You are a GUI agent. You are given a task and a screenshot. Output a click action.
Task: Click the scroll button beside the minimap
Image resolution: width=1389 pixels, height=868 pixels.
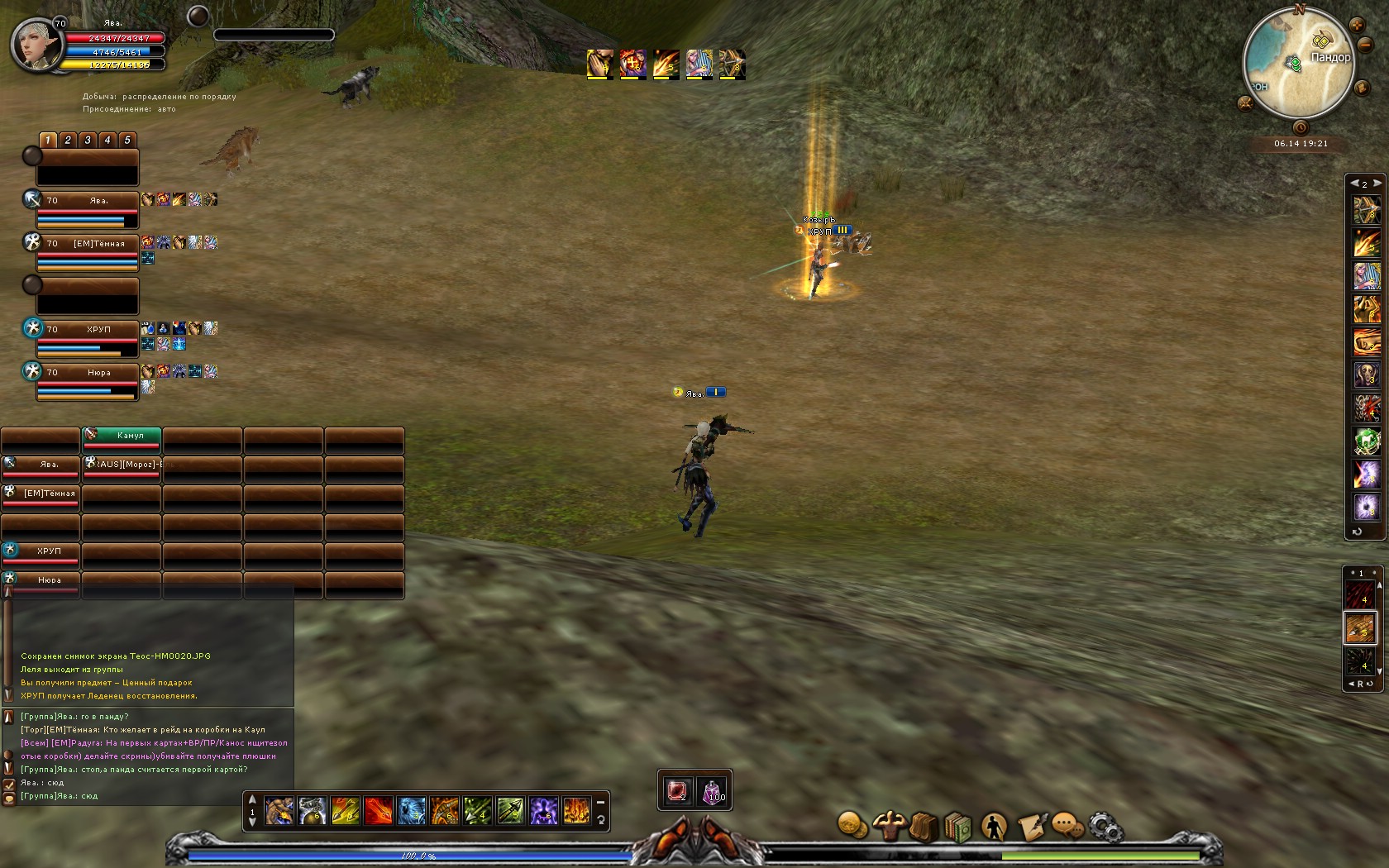[x=1362, y=86]
